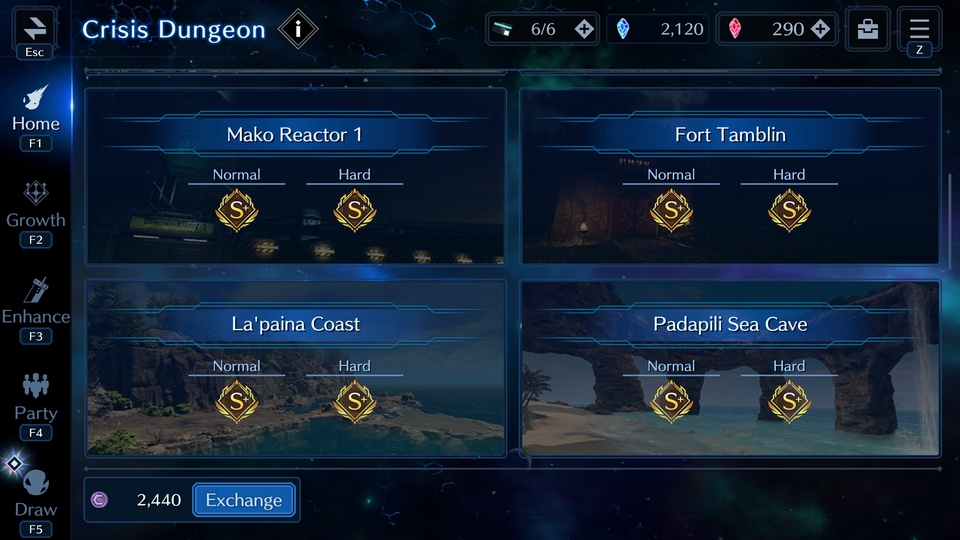Open the hamburger main menu
The image size is (960, 540).
[919, 28]
